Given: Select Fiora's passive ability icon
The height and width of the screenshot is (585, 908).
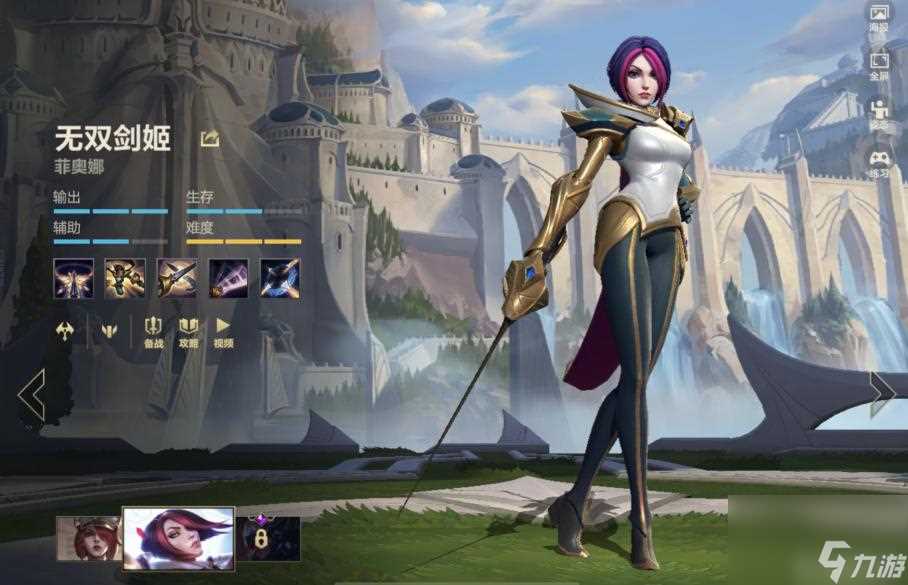Looking at the screenshot, I should click(x=73, y=278).
